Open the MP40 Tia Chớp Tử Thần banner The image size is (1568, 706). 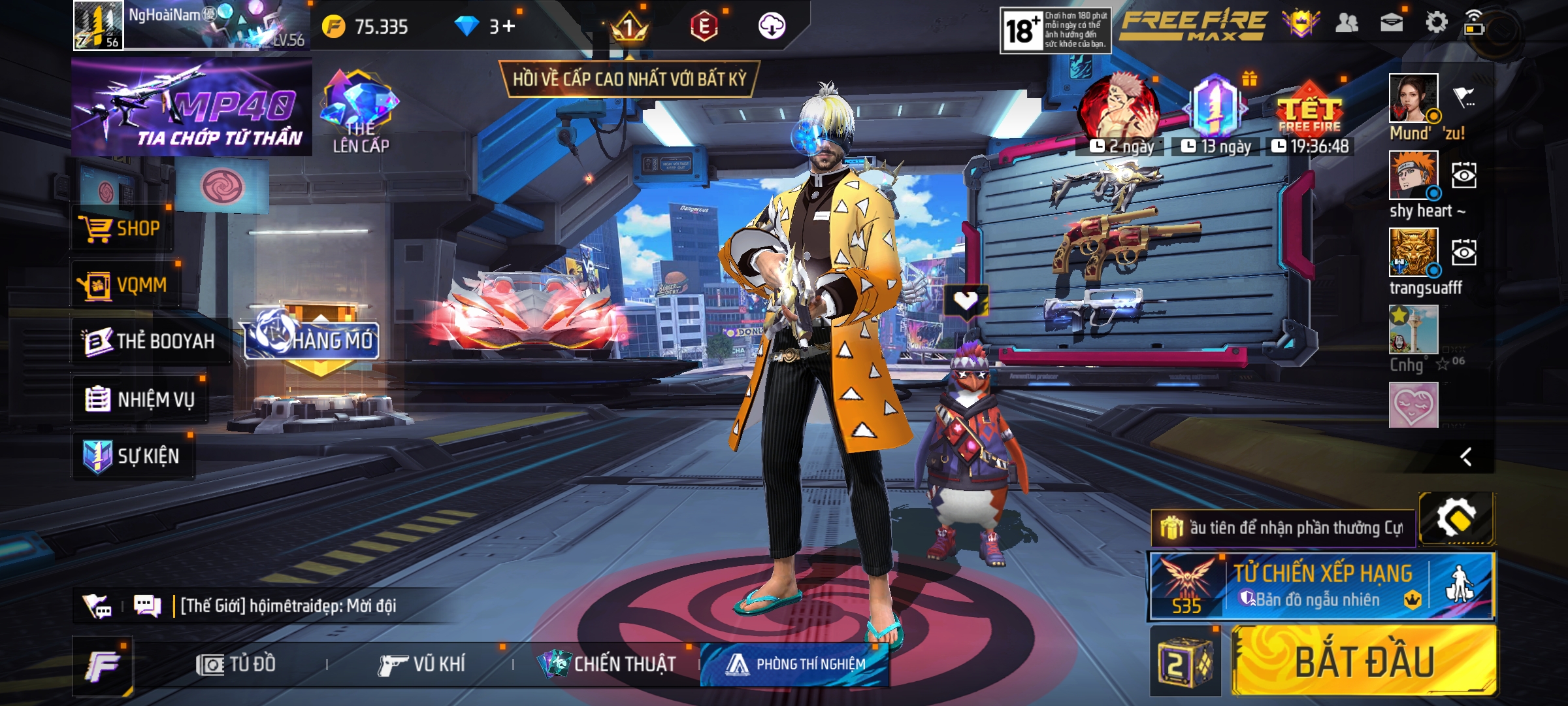[191, 108]
